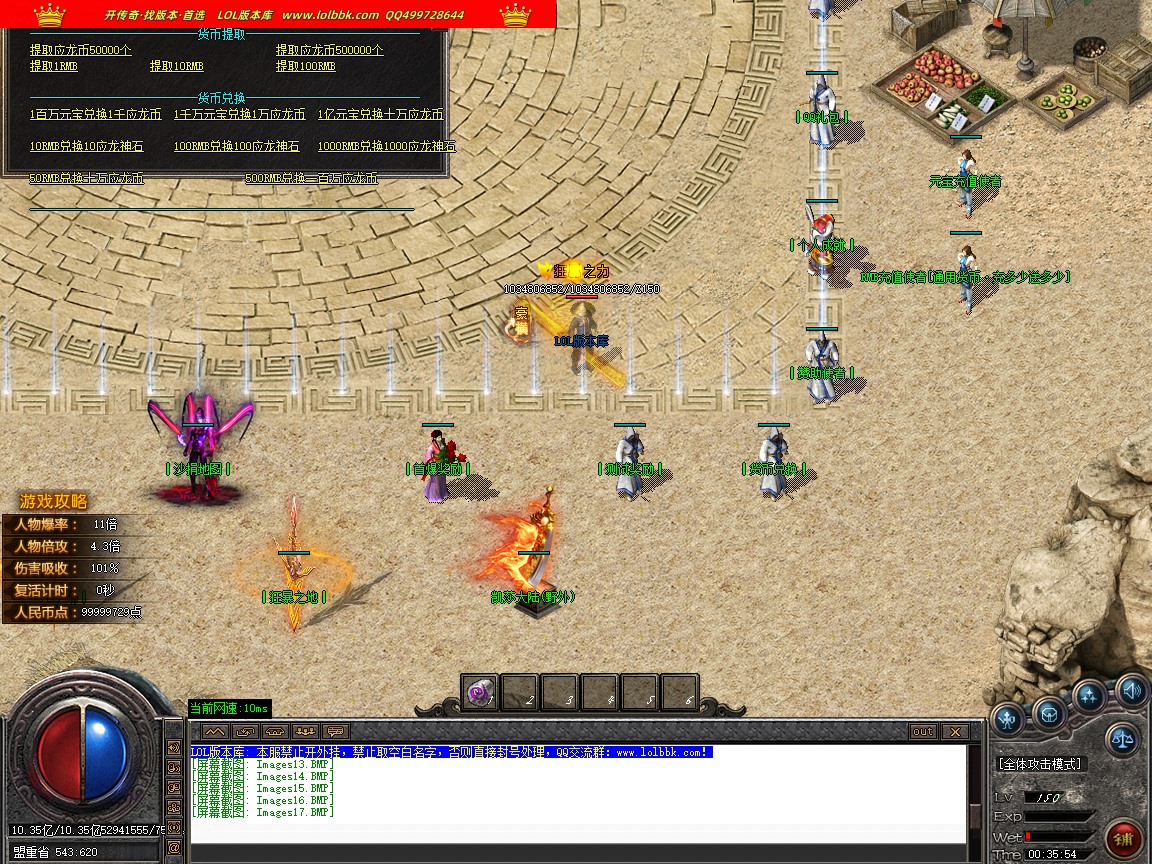Select the 提取10RMB link
The width and height of the screenshot is (1152, 864).
pyautogui.click(x=176, y=66)
